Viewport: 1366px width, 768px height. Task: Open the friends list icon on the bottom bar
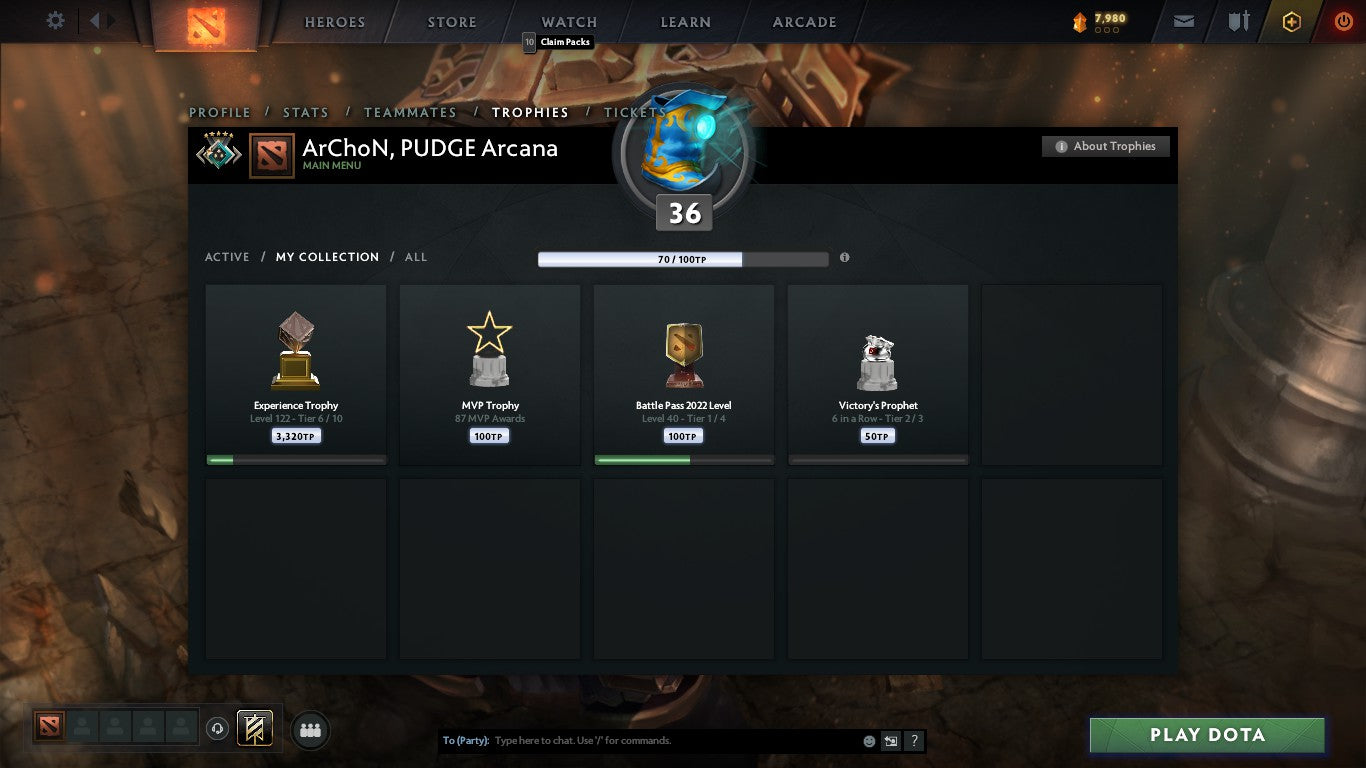(x=310, y=730)
